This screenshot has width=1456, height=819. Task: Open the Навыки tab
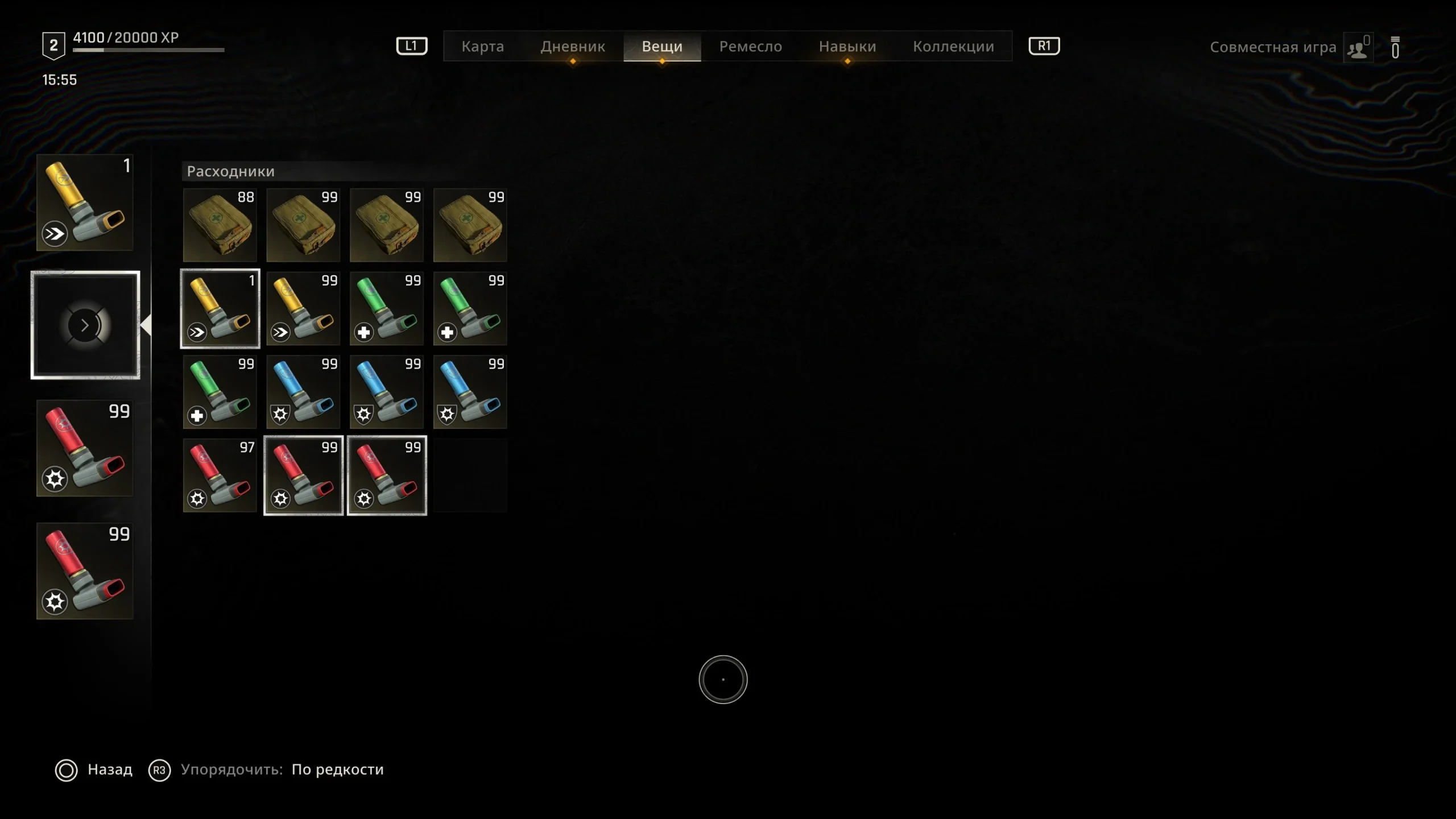click(x=847, y=46)
